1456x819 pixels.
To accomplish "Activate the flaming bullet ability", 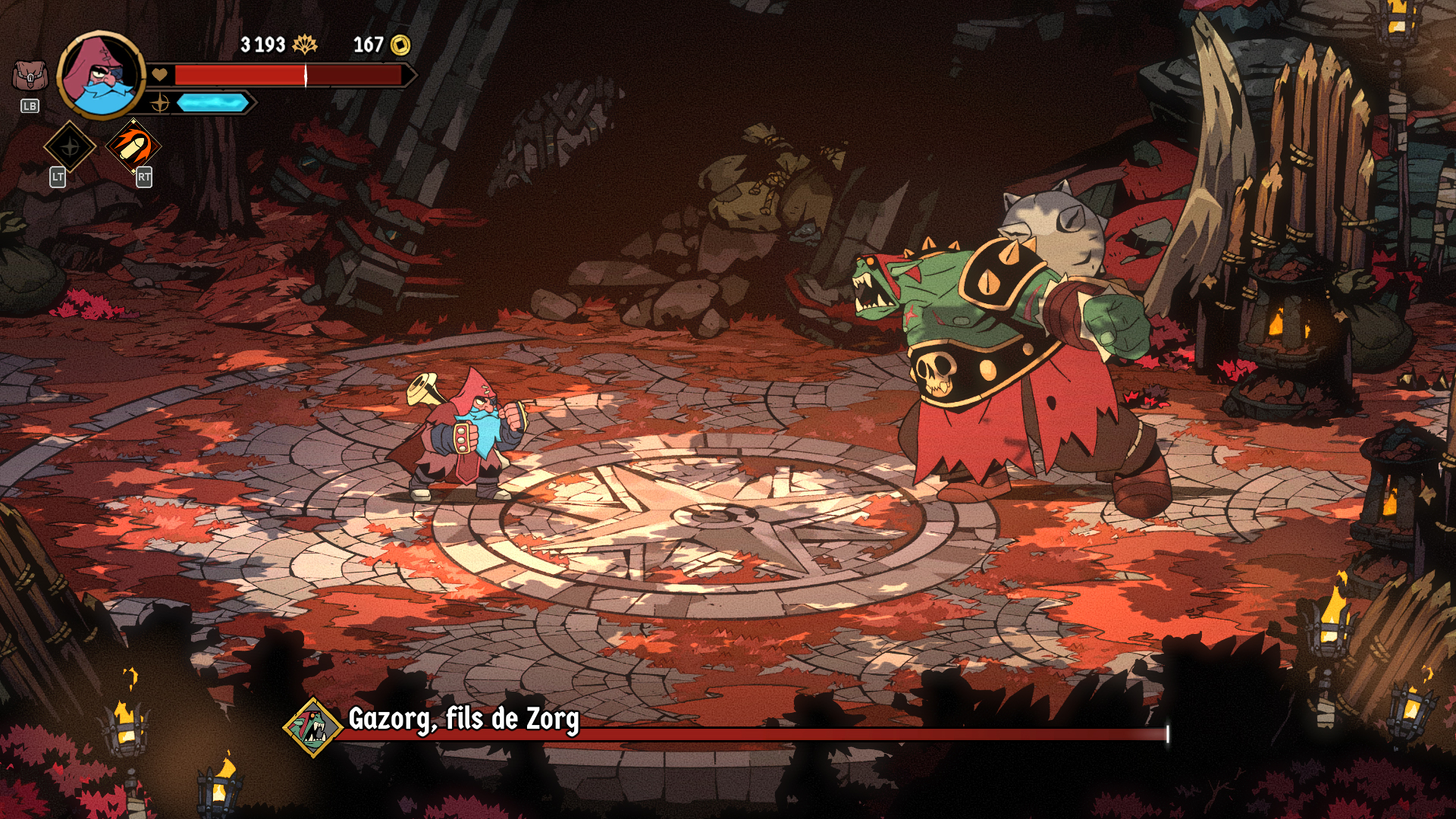I will [134, 146].
